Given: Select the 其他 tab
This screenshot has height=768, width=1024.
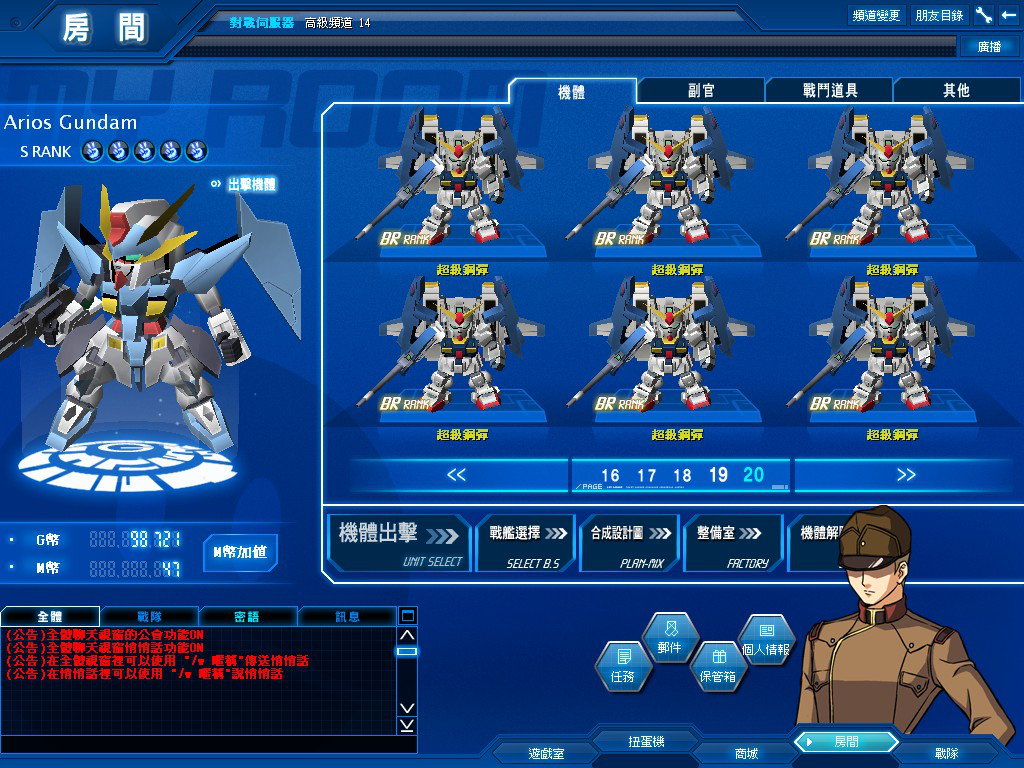Looking at the screenshot, I should pos(956,91).
